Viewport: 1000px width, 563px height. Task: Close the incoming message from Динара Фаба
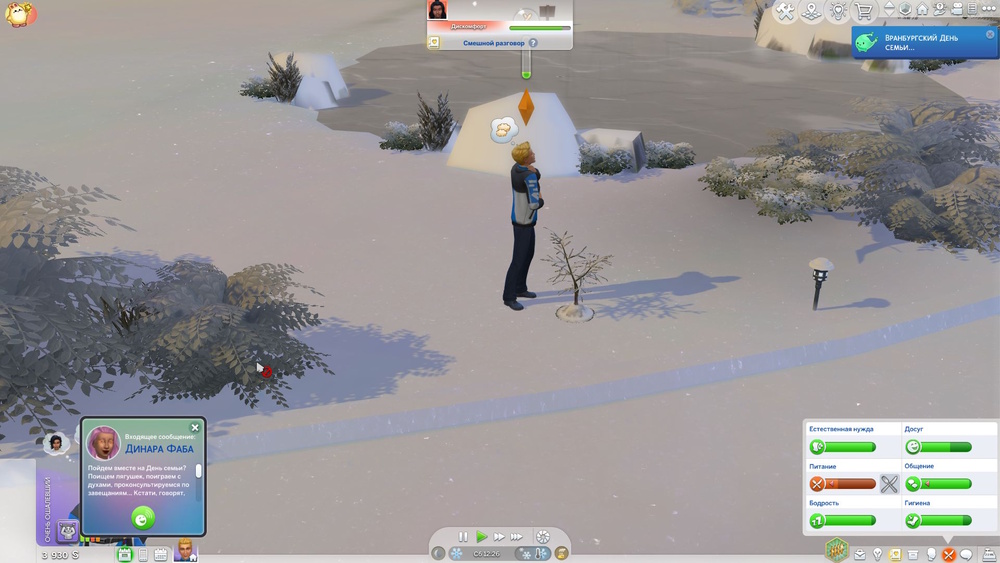coord(195,428)
